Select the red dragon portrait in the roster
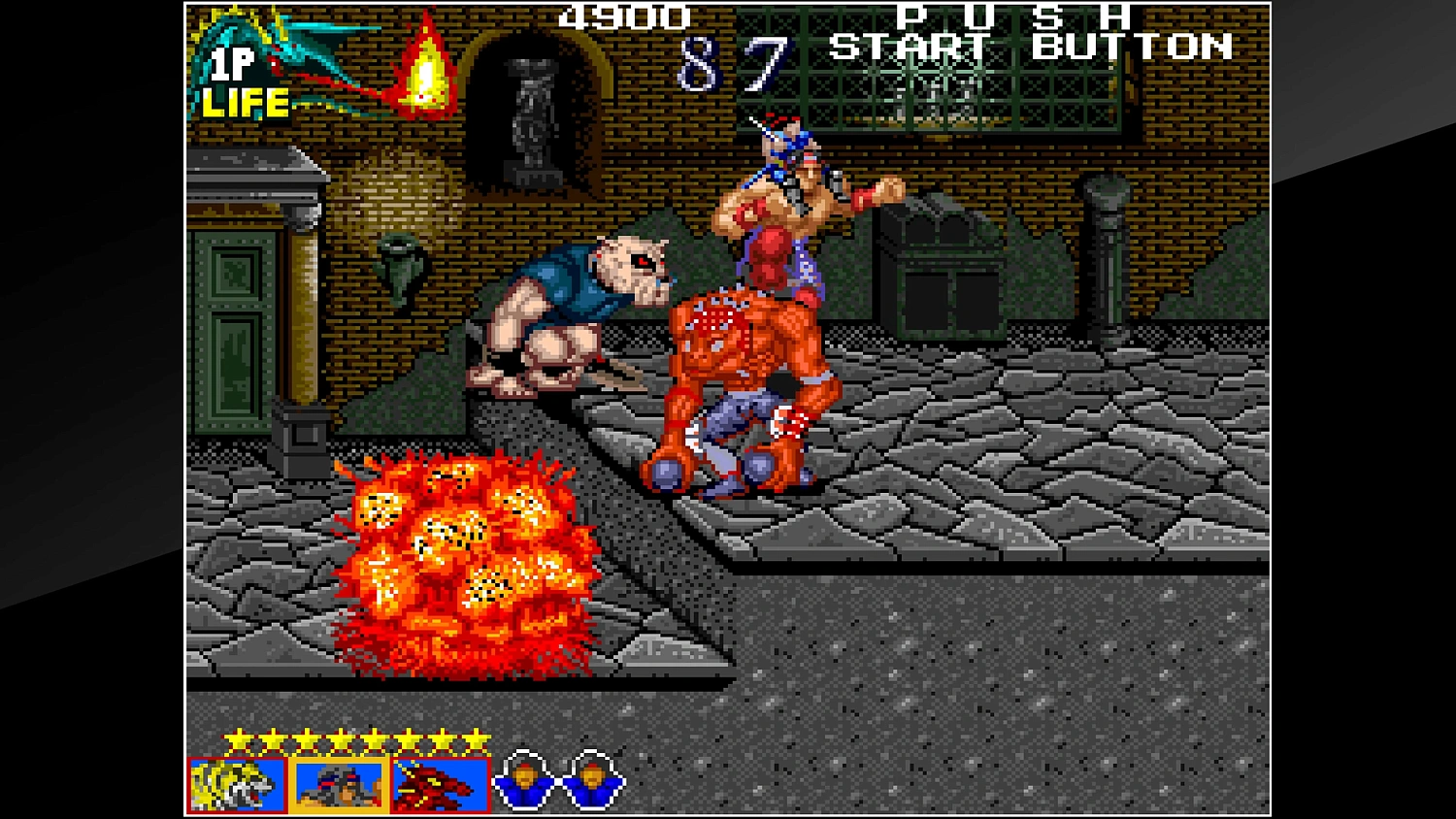 pos(440,784)
